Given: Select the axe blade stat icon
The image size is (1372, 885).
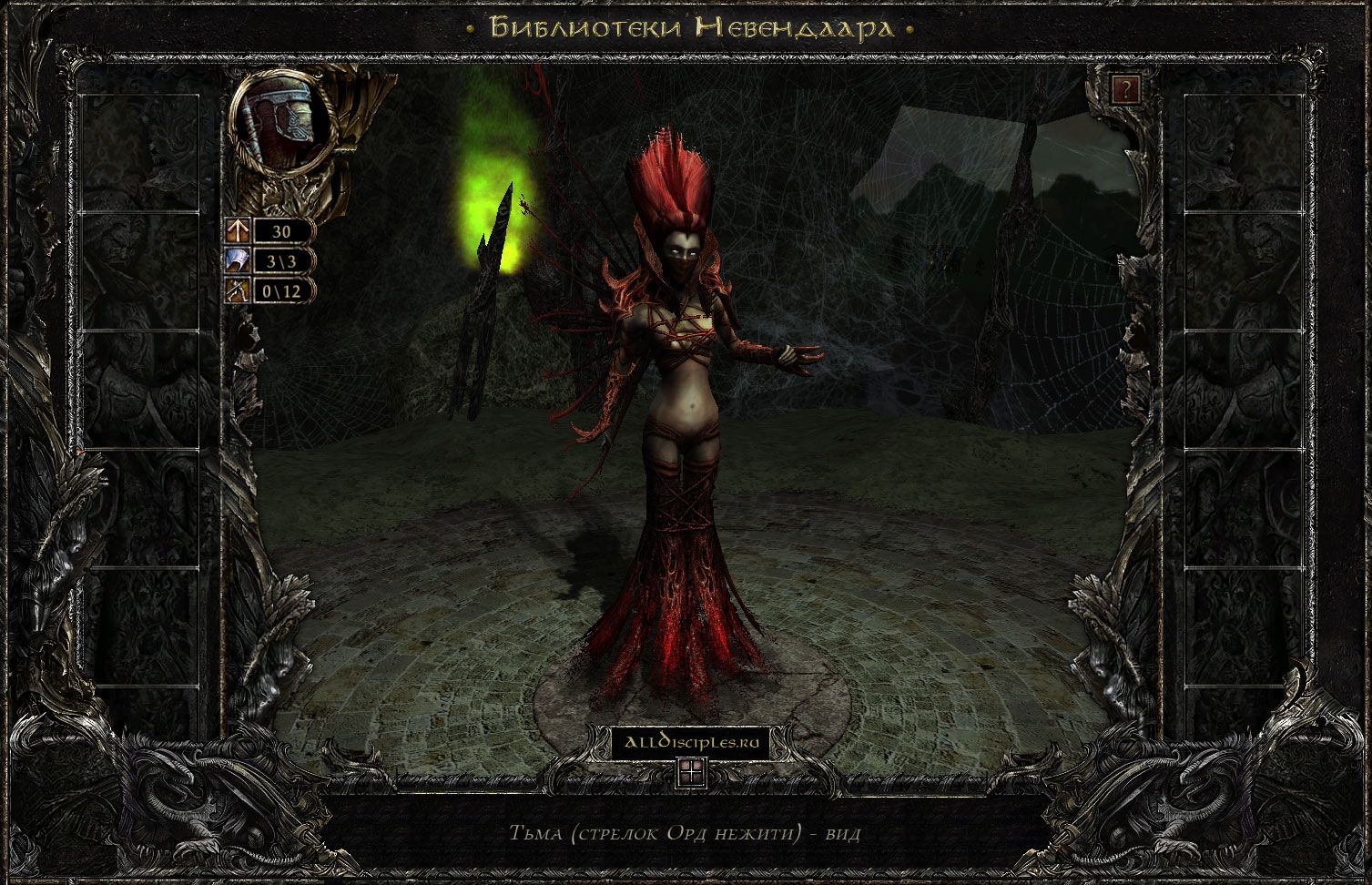Looking at the screenshot, I should click(x=238, y=261).
